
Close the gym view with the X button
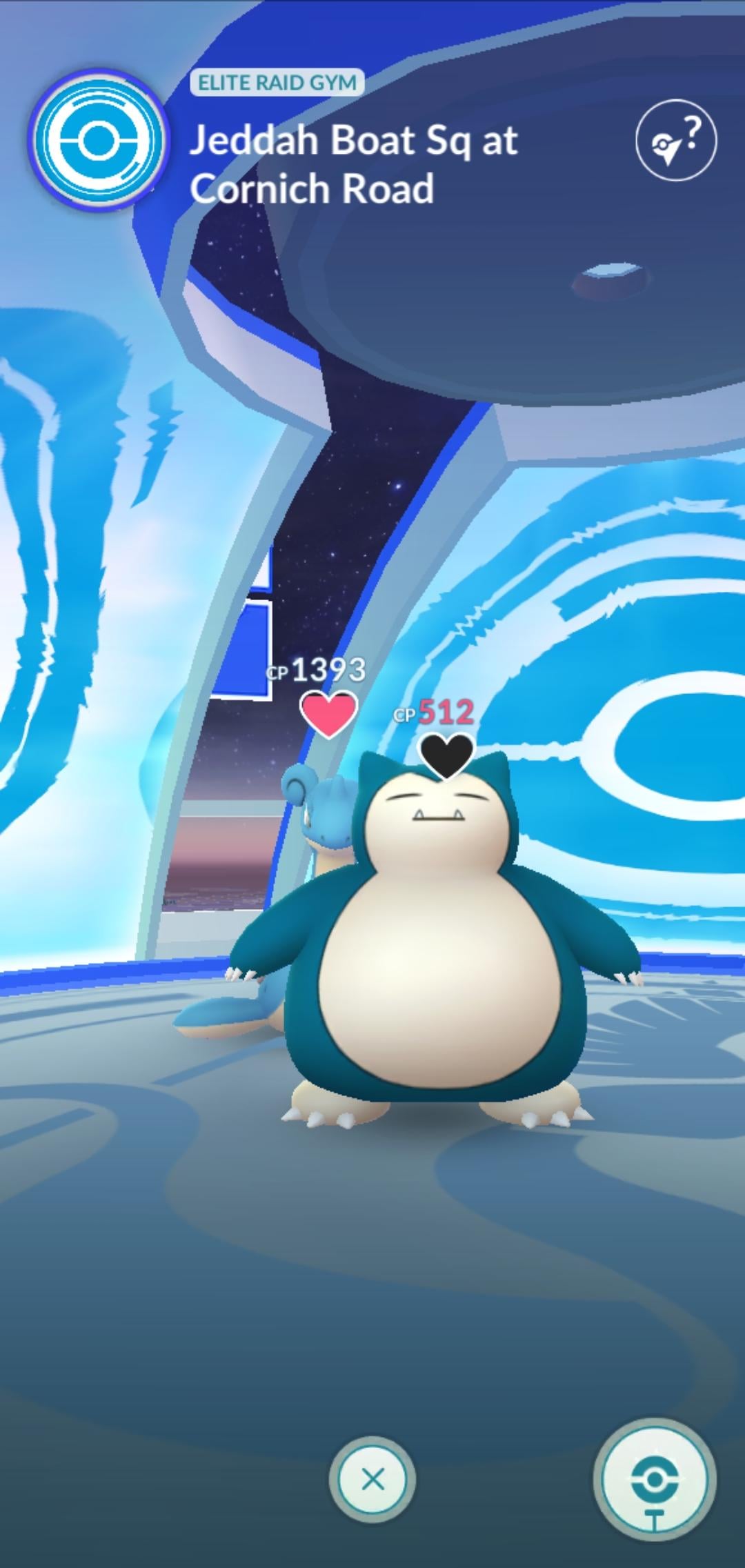pyautogui.click(x=372, y=1479)
